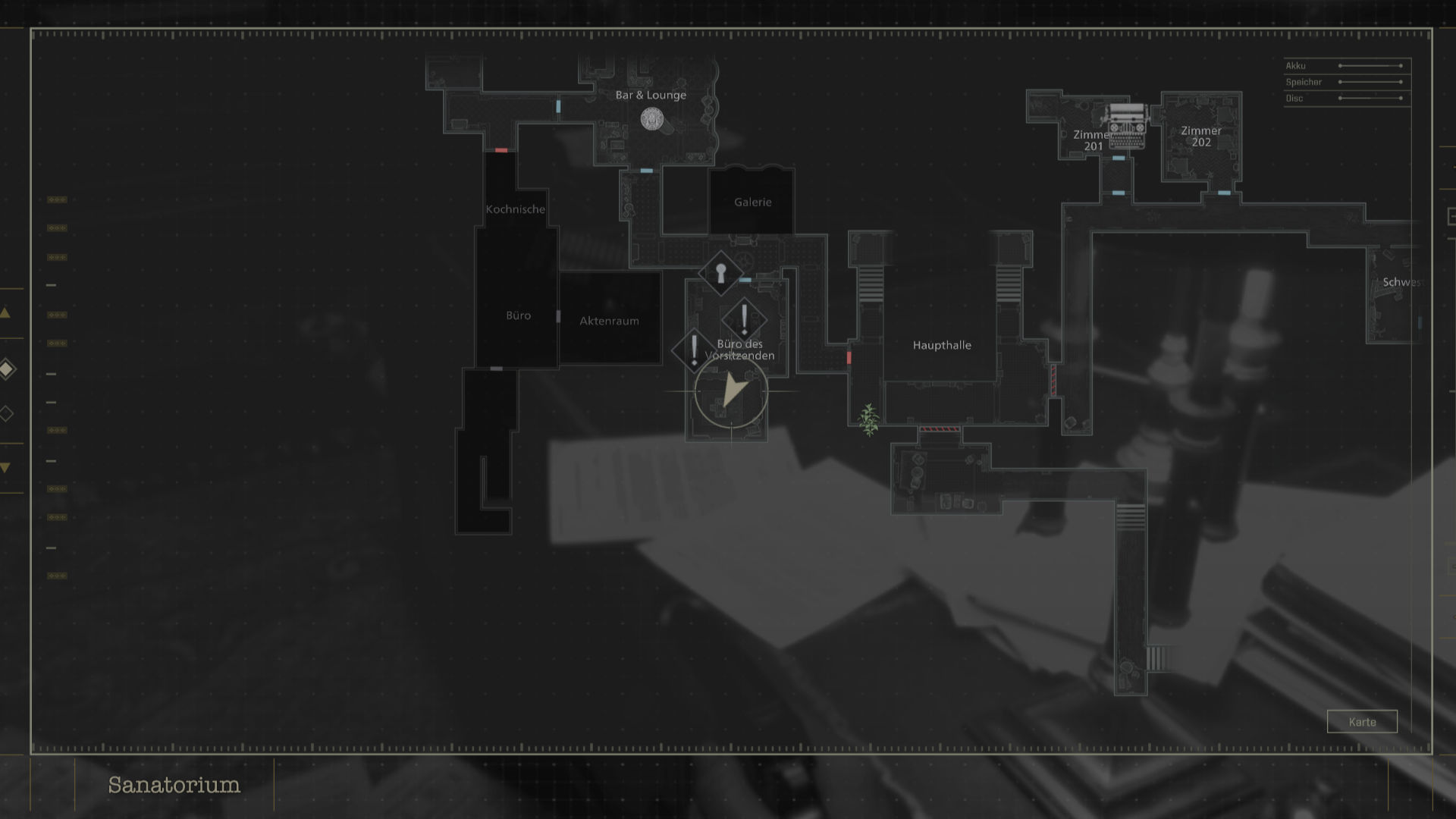Select the left exclamation marker beside the player arrow
Image resolution: width=1456 pixels, height=819 pixels.
[x=692, y=351]
